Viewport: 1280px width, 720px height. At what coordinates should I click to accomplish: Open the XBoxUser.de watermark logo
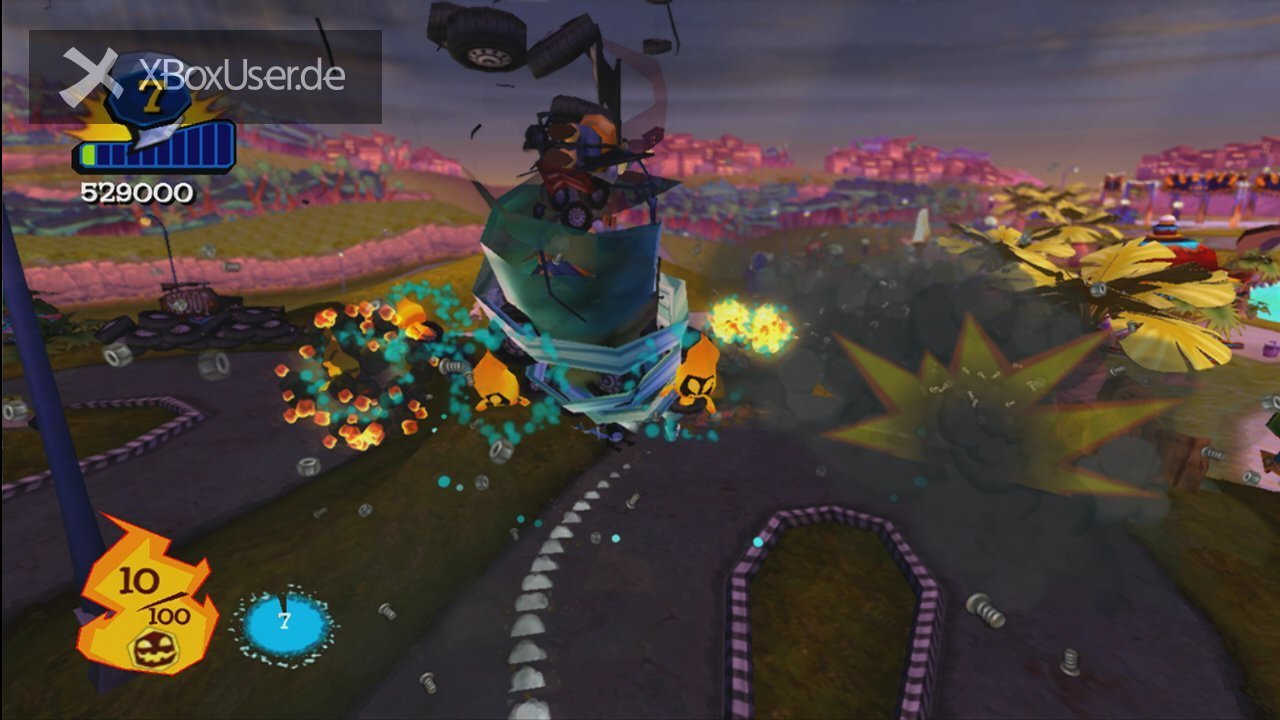click(205, 75)
